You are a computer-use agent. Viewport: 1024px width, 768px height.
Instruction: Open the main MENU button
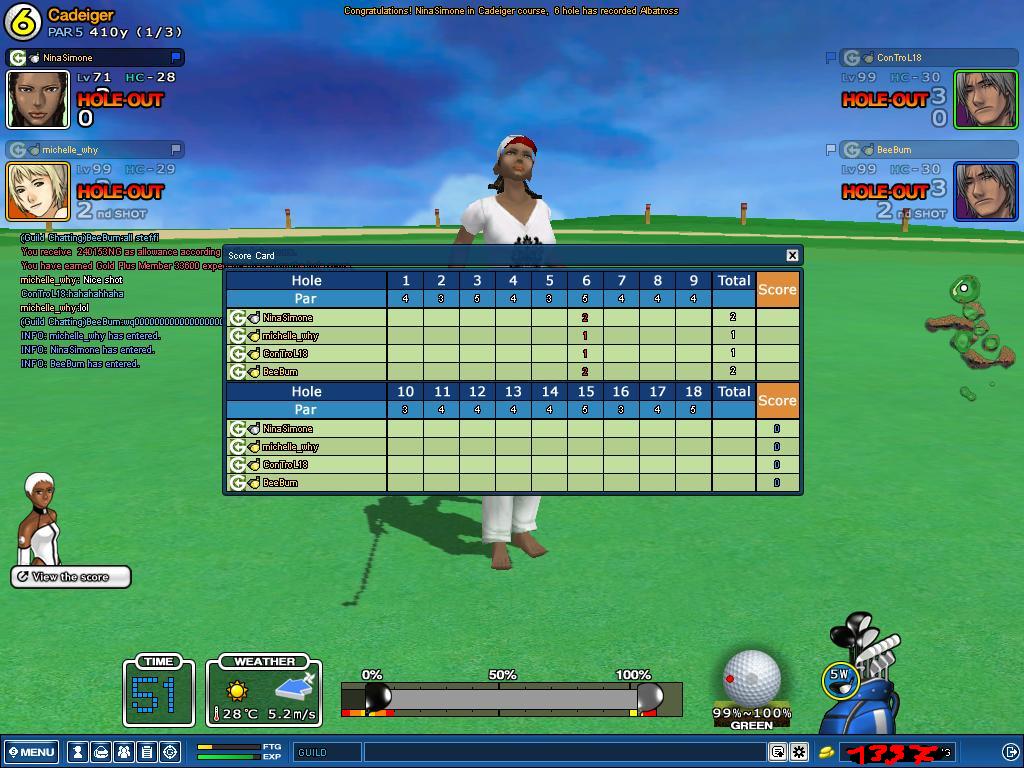[32, 752]
